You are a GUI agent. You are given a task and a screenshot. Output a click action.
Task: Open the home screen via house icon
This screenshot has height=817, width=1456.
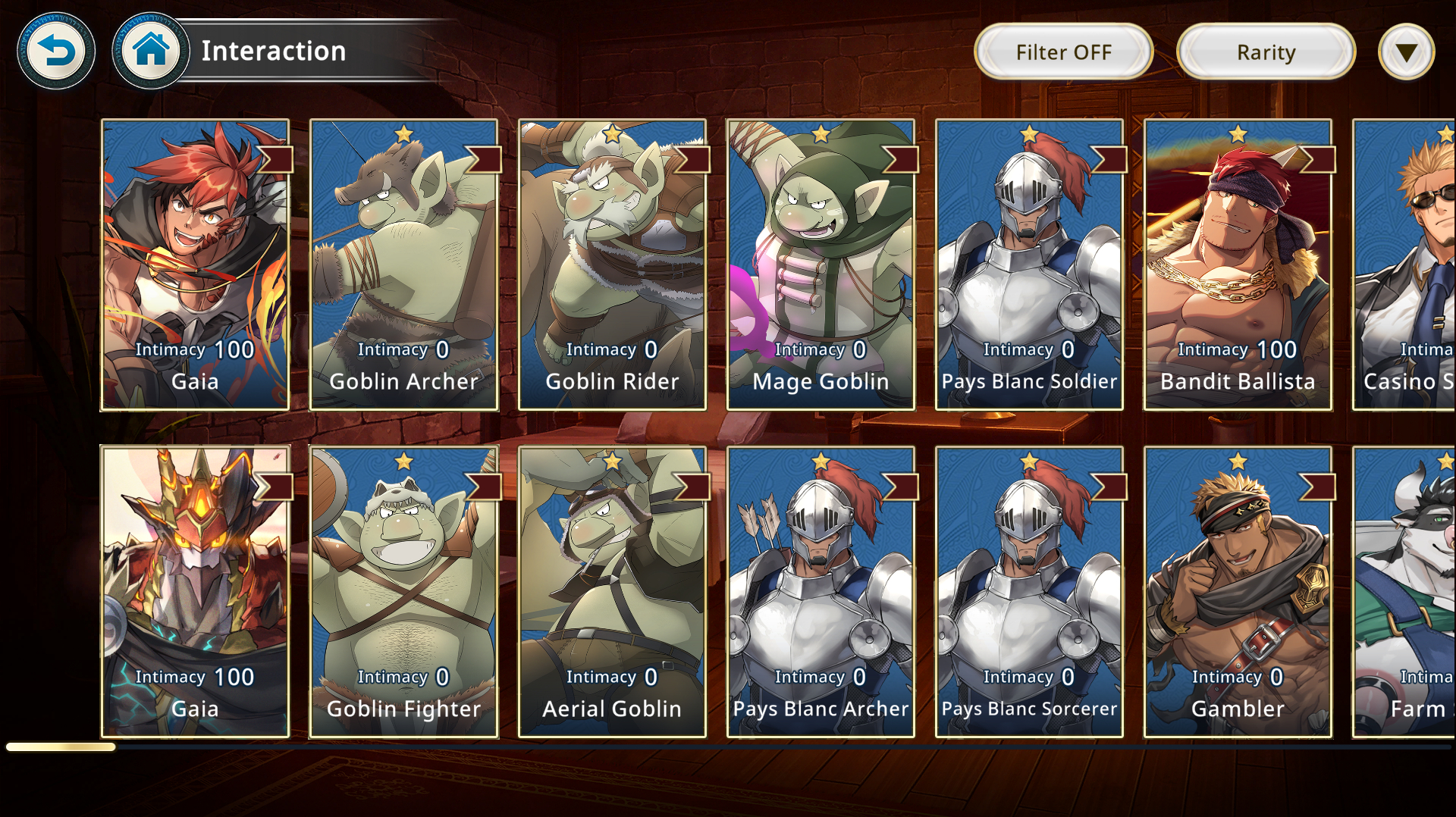(x=150, y=52)
